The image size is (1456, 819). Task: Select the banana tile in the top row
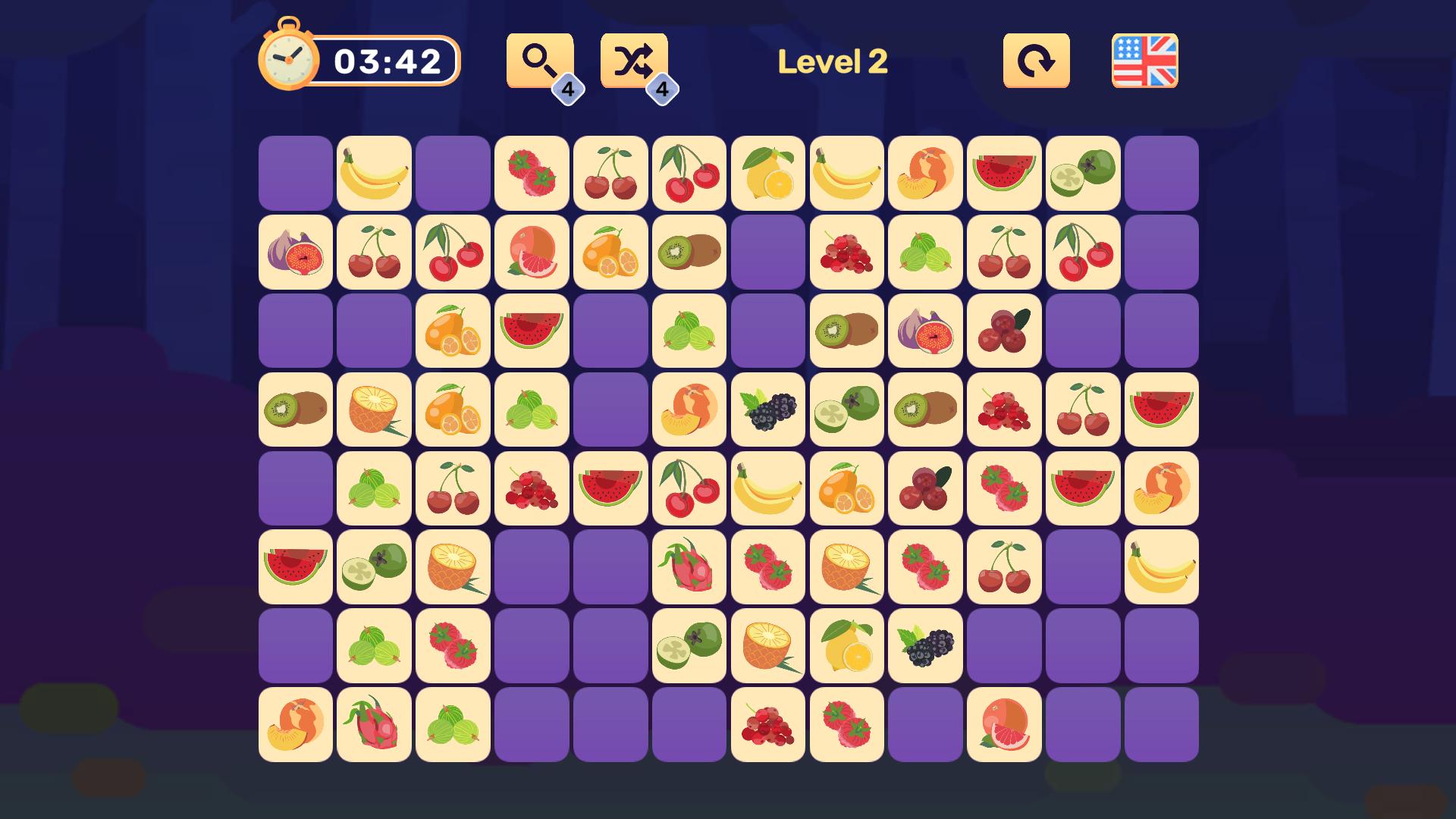coord(373,173)
